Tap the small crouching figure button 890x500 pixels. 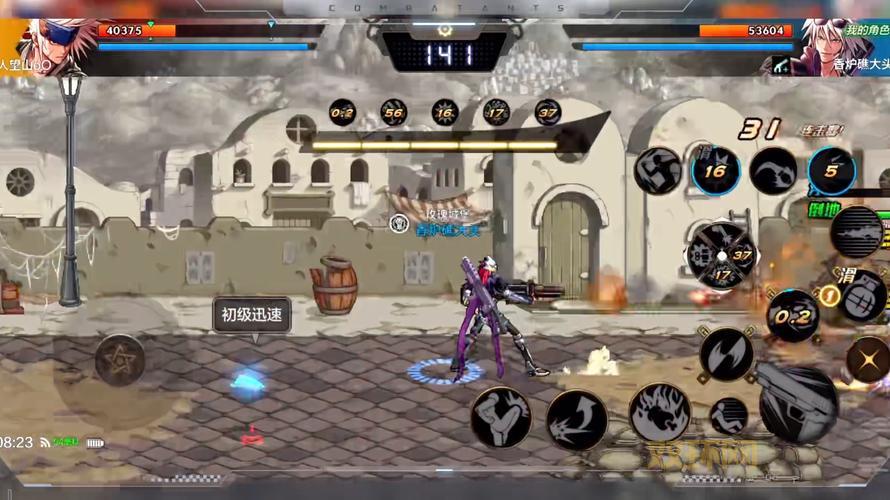728,416
